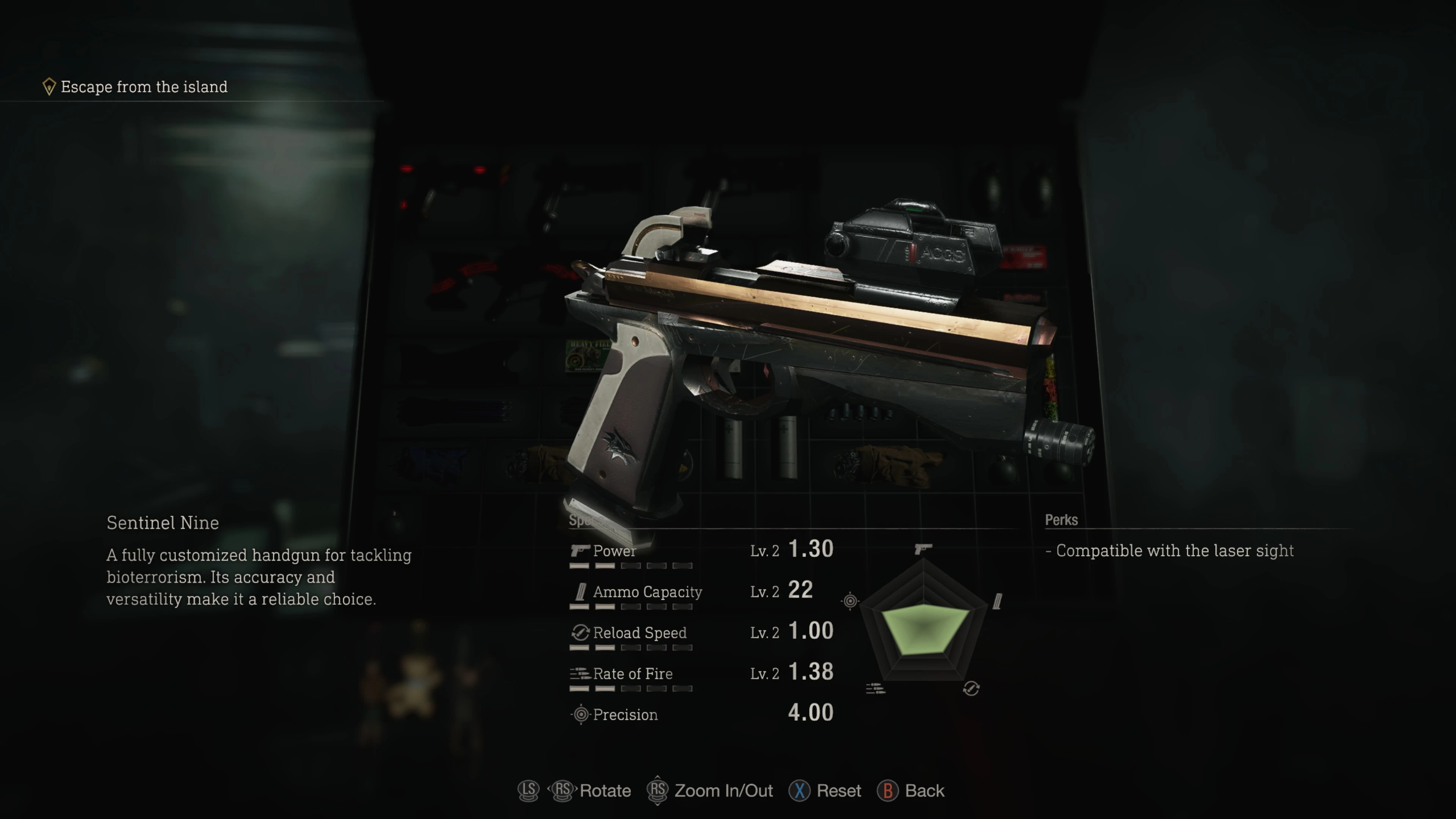
Task: Click the Back label to exit
Action: [x=924, y=791]
